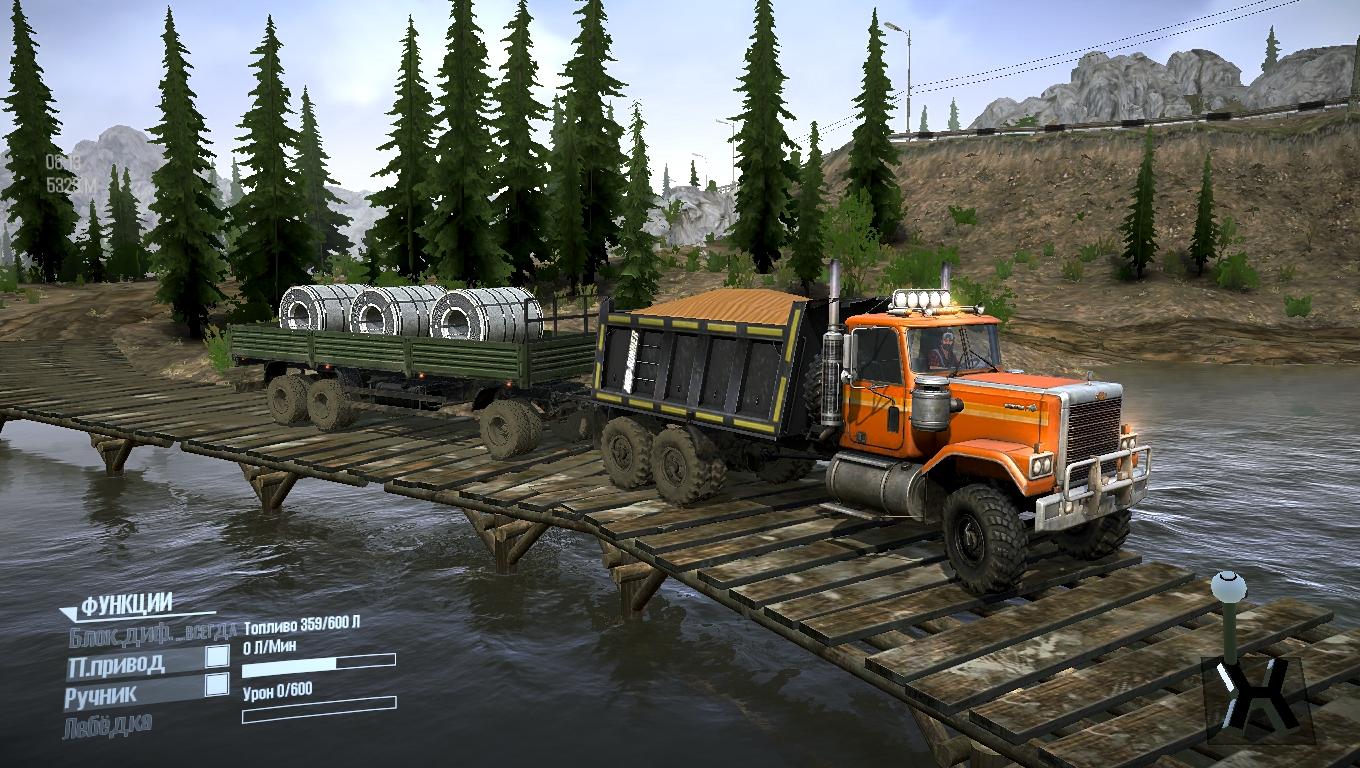Toggle the П.привод all-wheel drive checkbox
The image size is (1360, 768).
click(x=216, y=656)
